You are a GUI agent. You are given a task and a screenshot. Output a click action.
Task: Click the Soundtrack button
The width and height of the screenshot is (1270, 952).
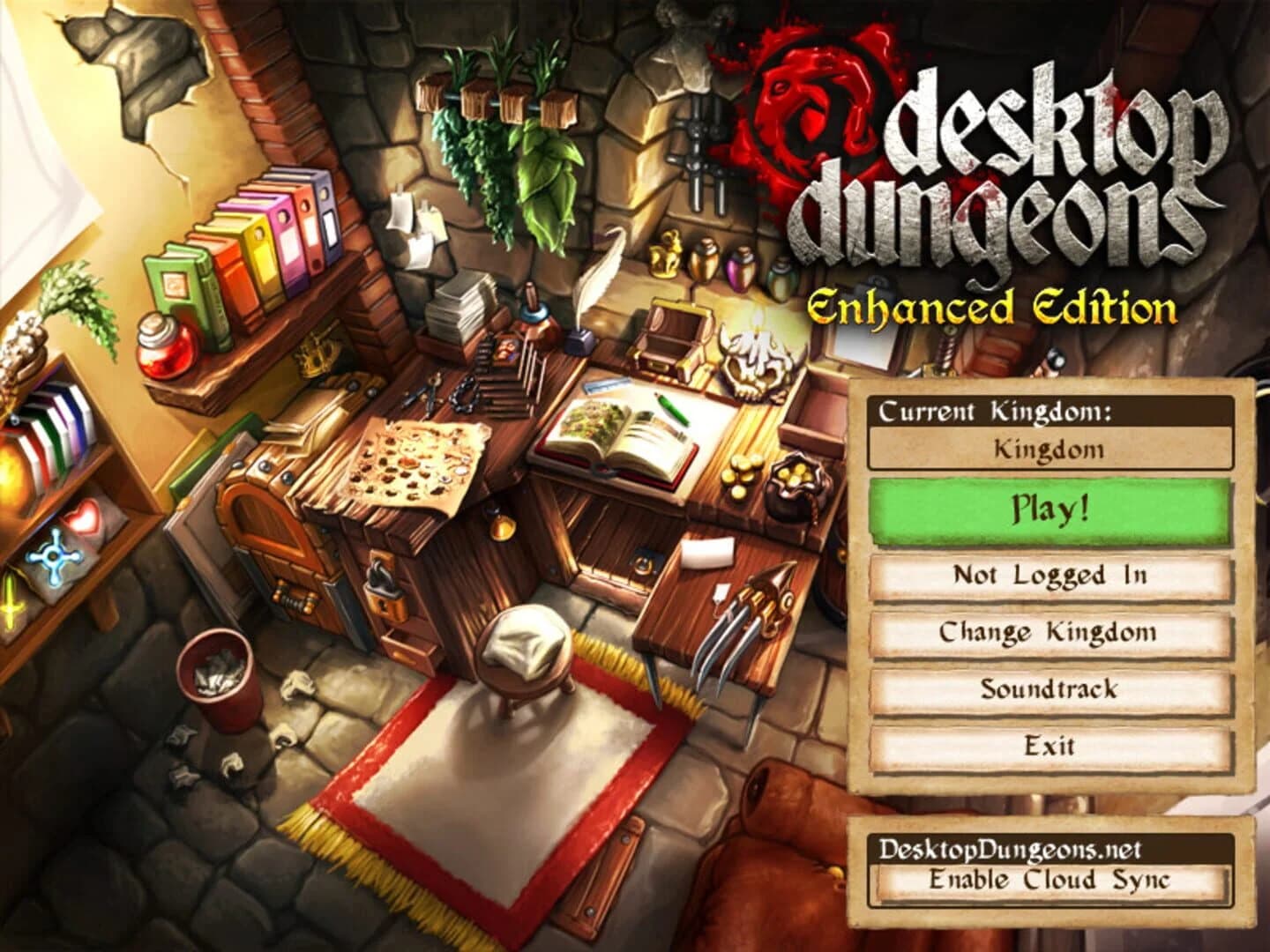tap(1050, 689)
